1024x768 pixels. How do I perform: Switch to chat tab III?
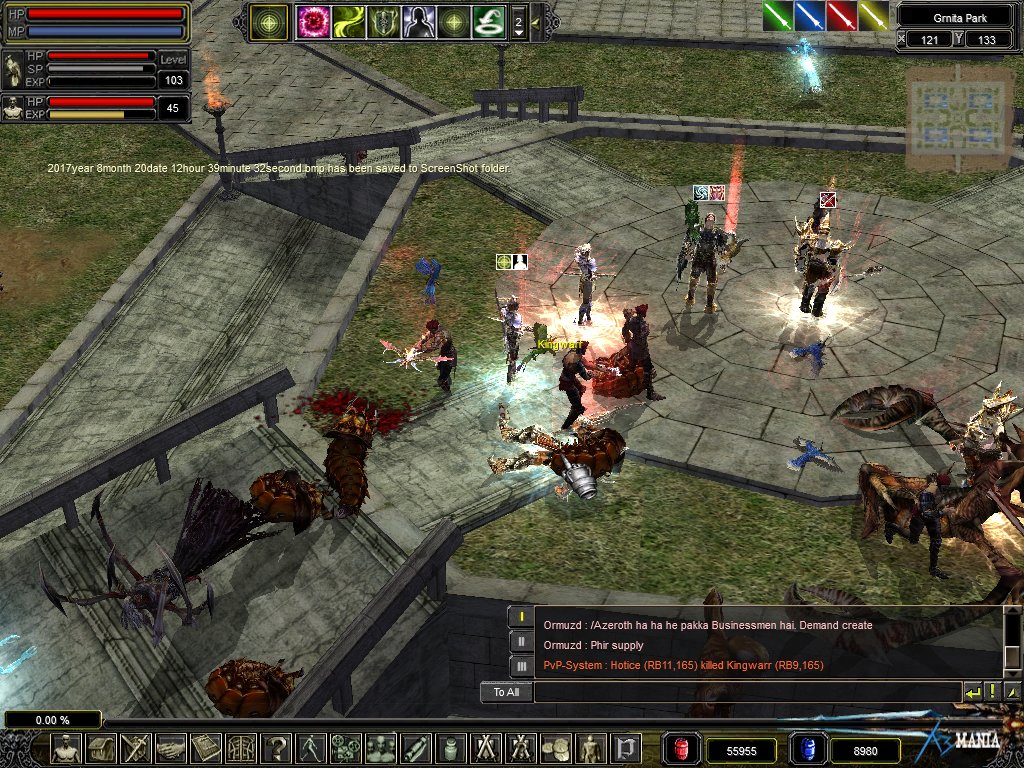pyautogui.click(x=520, y=666)
